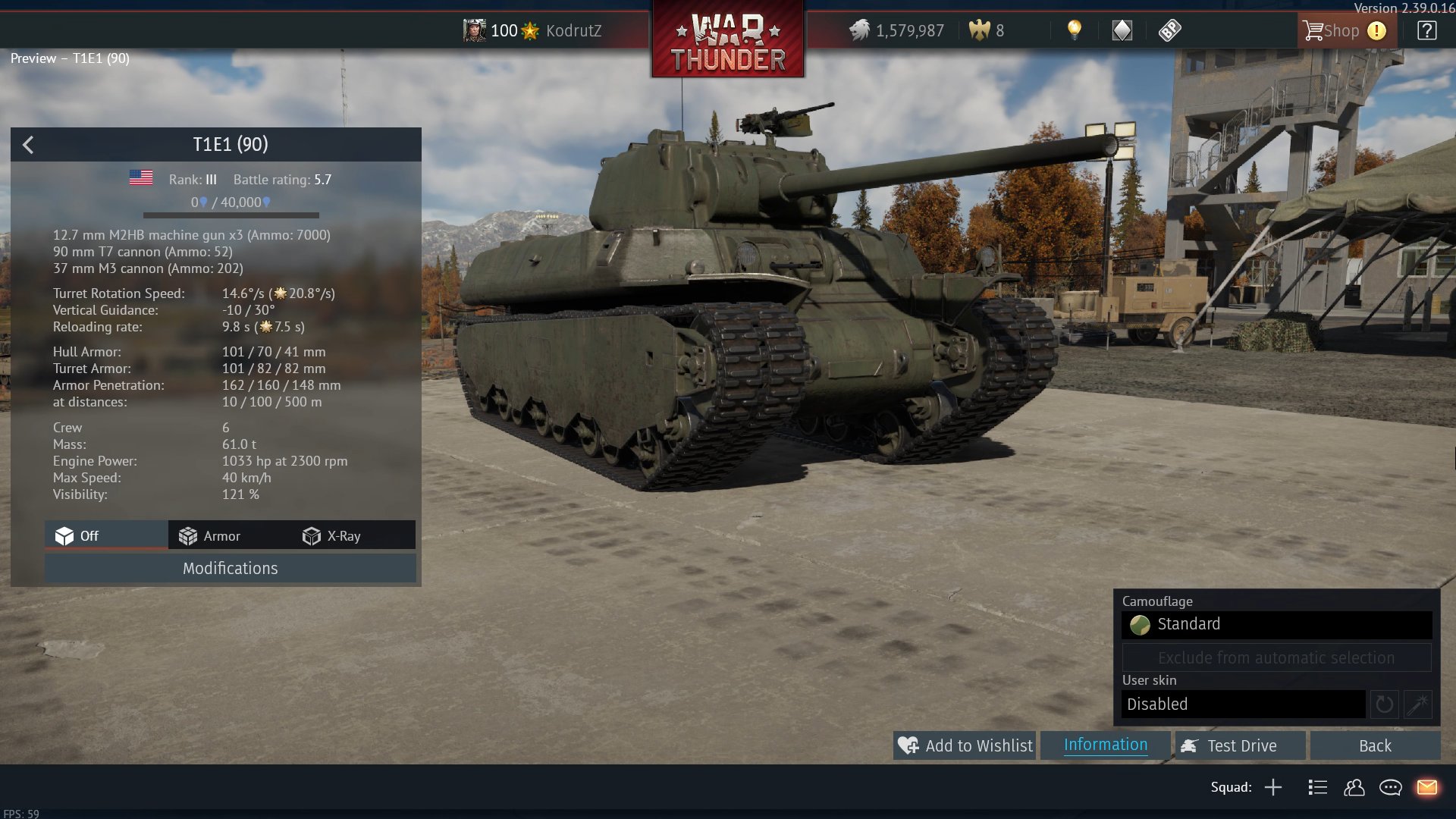Image resolution: width=1456 pixels, height=819 pixels.
Task: Open the help question mark
Action: 1426,31
